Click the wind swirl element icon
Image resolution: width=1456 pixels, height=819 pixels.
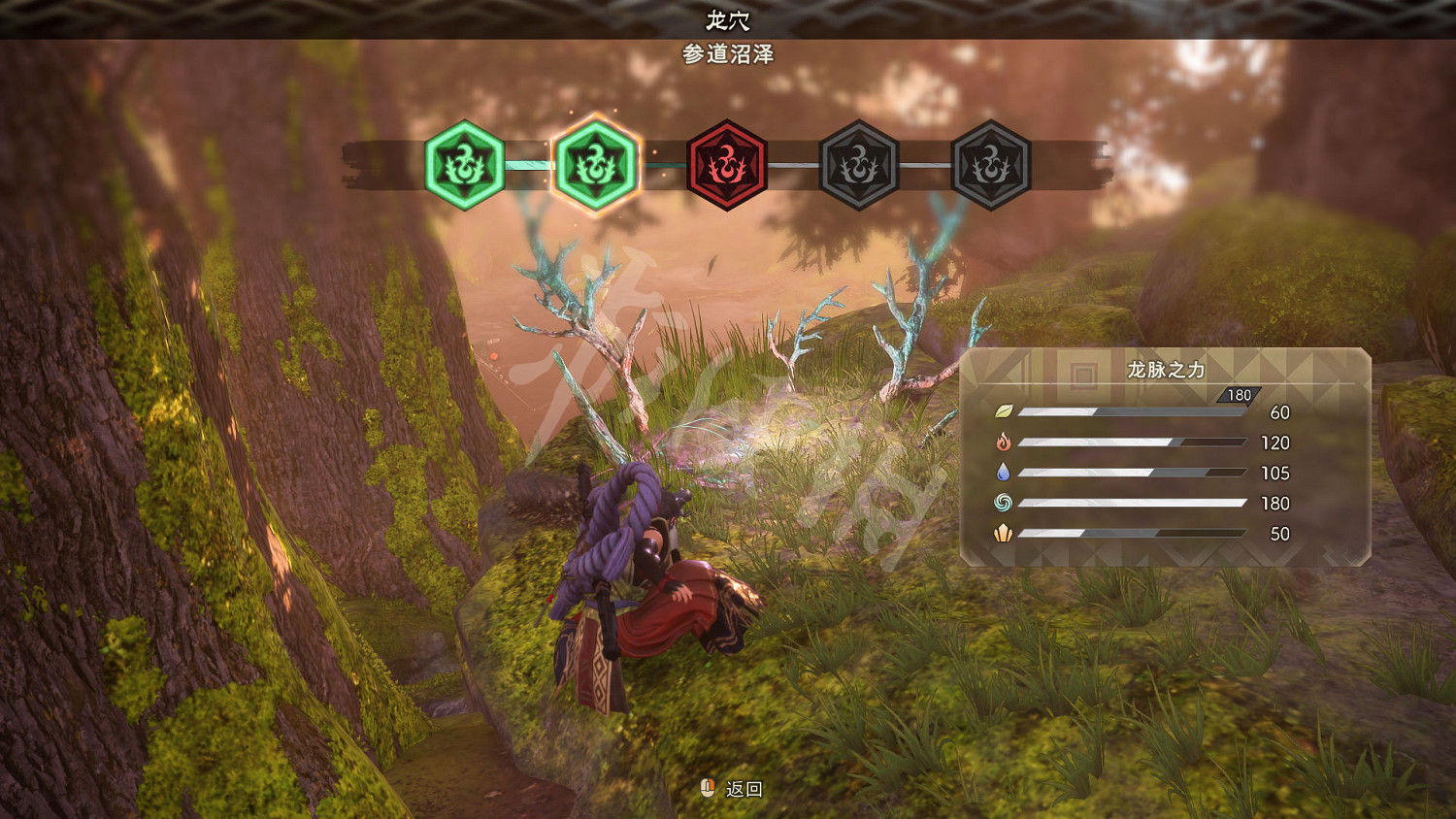click(x=1006, y=504)
